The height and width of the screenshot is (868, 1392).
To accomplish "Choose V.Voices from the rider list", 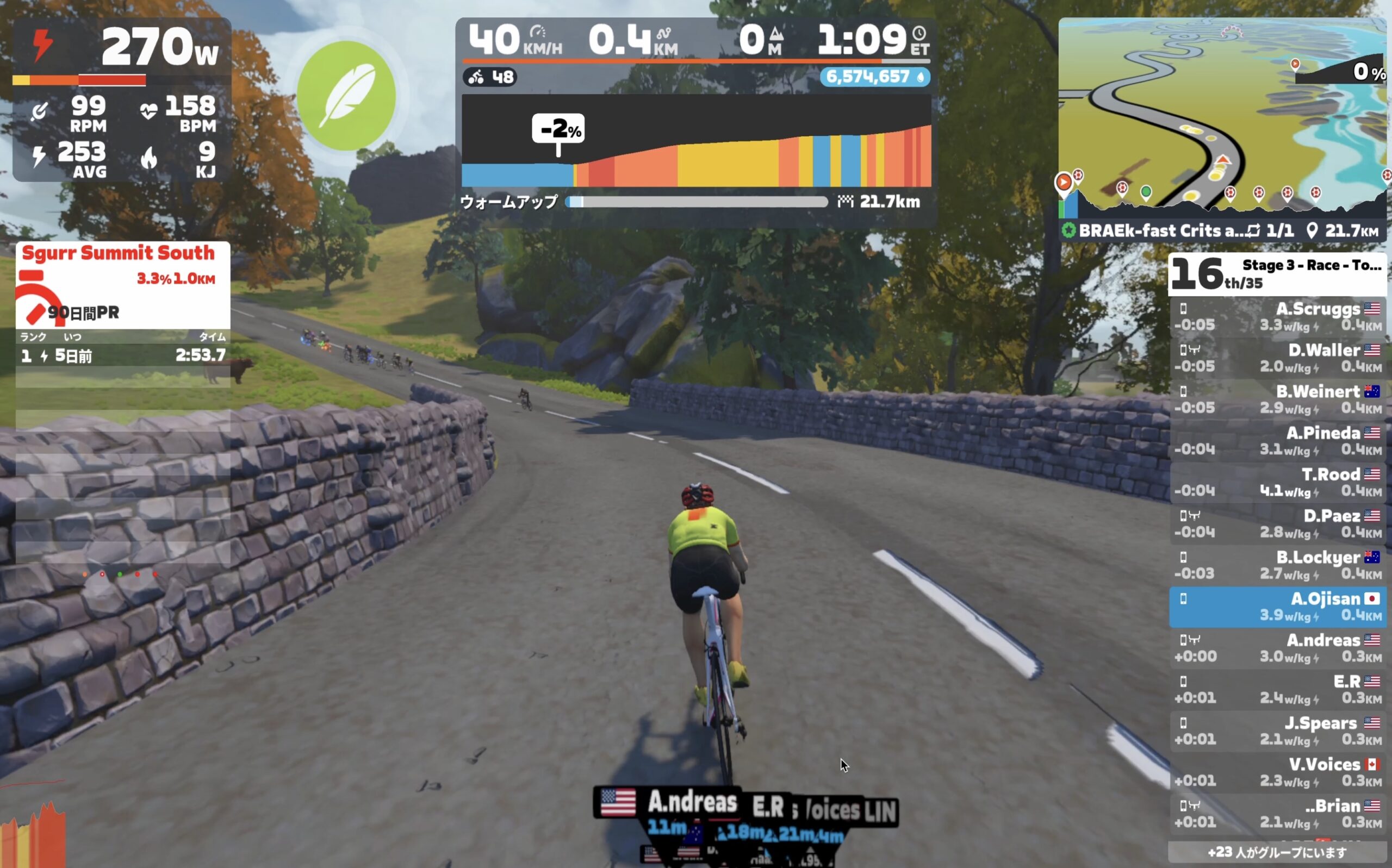I will pos(1278,772).
